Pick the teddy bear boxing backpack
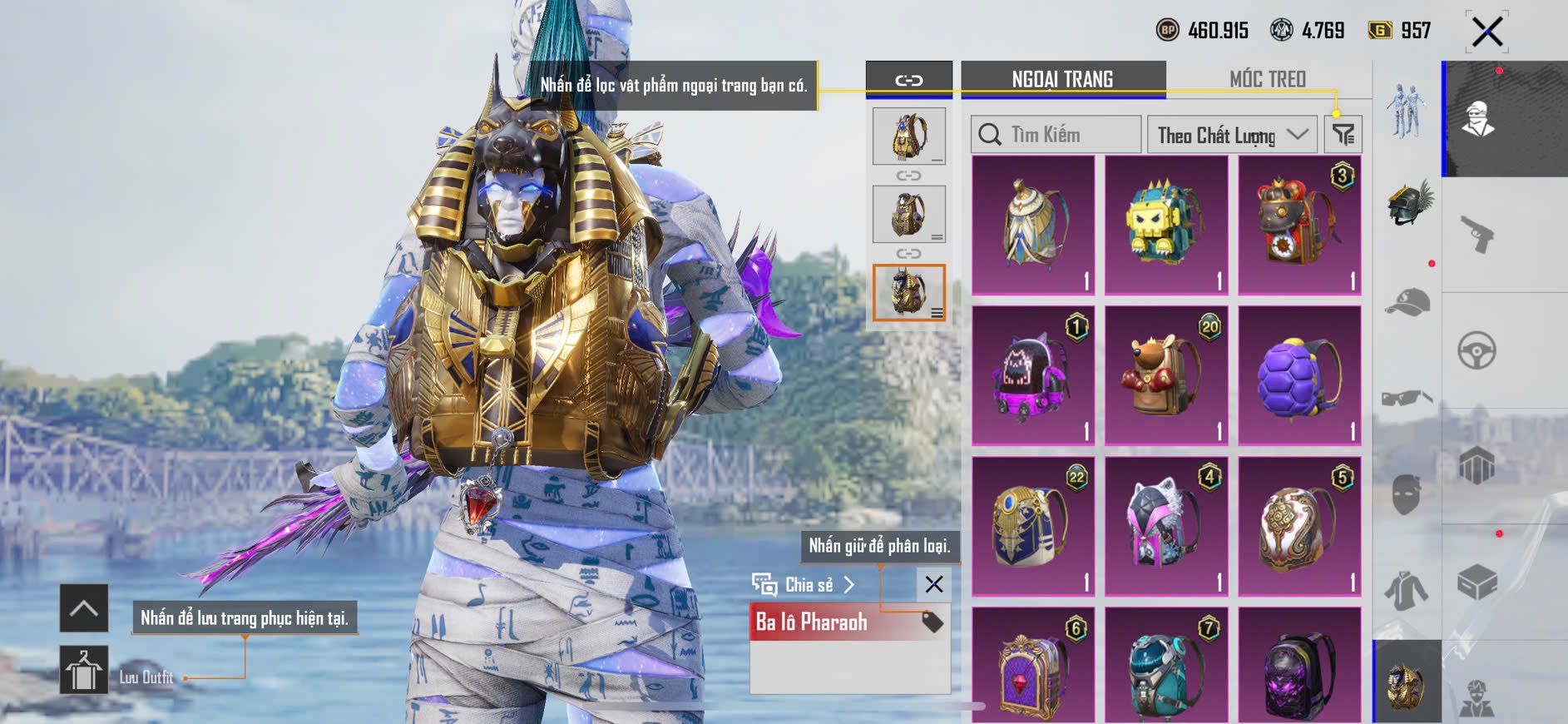Screen dimensions: 1568x724 click(1165, 375)
